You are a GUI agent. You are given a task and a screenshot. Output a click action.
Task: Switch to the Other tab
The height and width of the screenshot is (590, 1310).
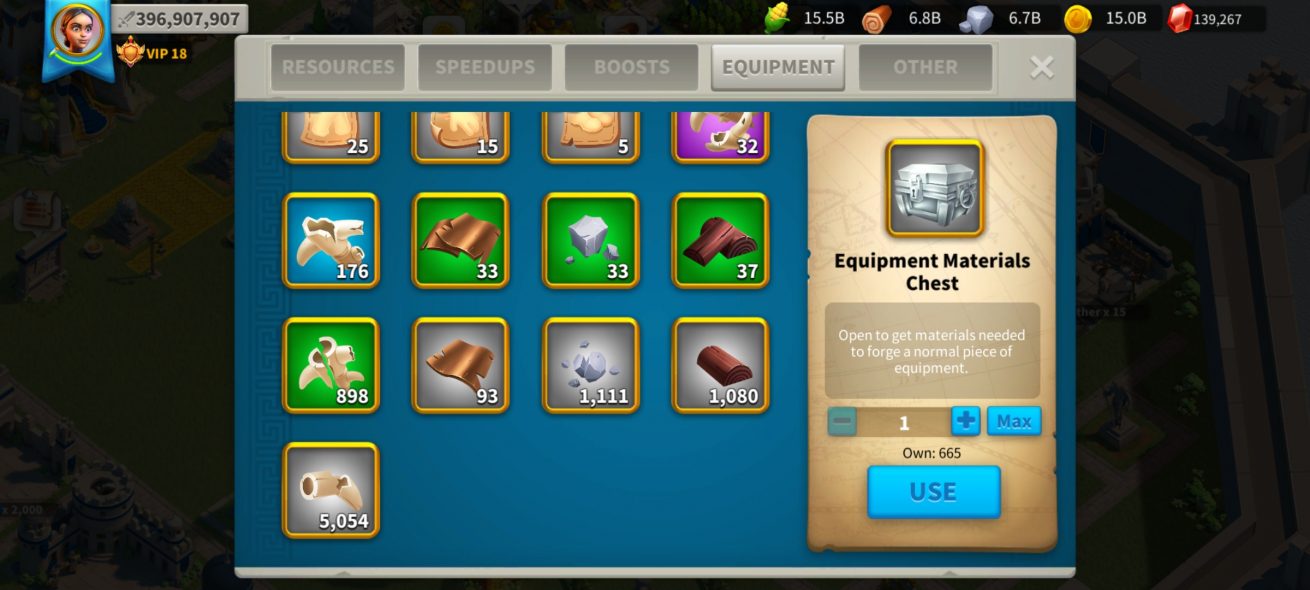(x=925, y=67)
